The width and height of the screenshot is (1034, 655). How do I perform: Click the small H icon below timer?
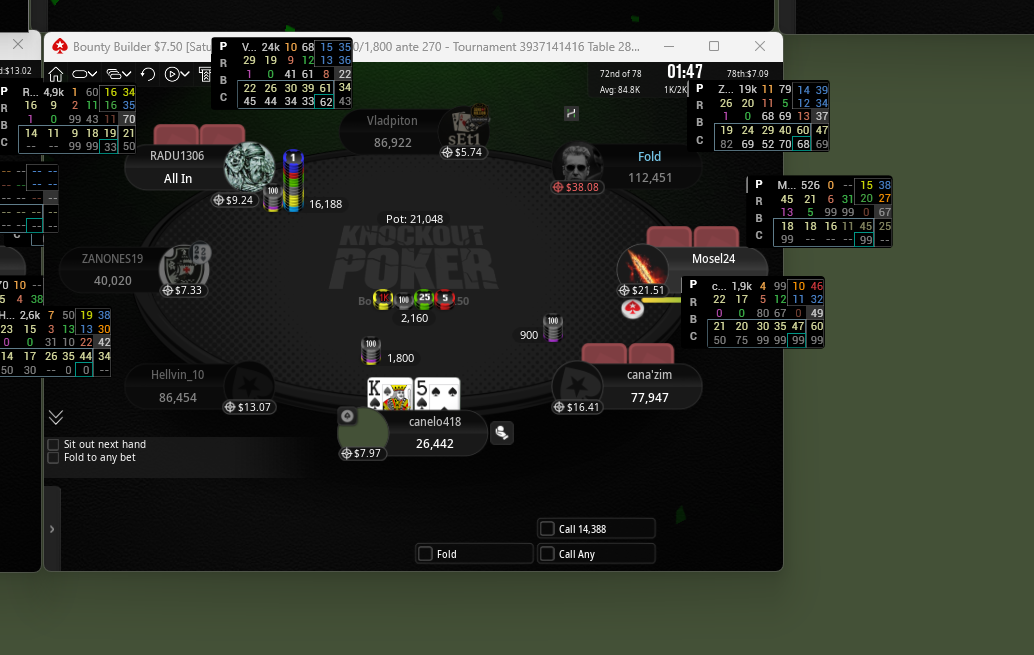571,113
